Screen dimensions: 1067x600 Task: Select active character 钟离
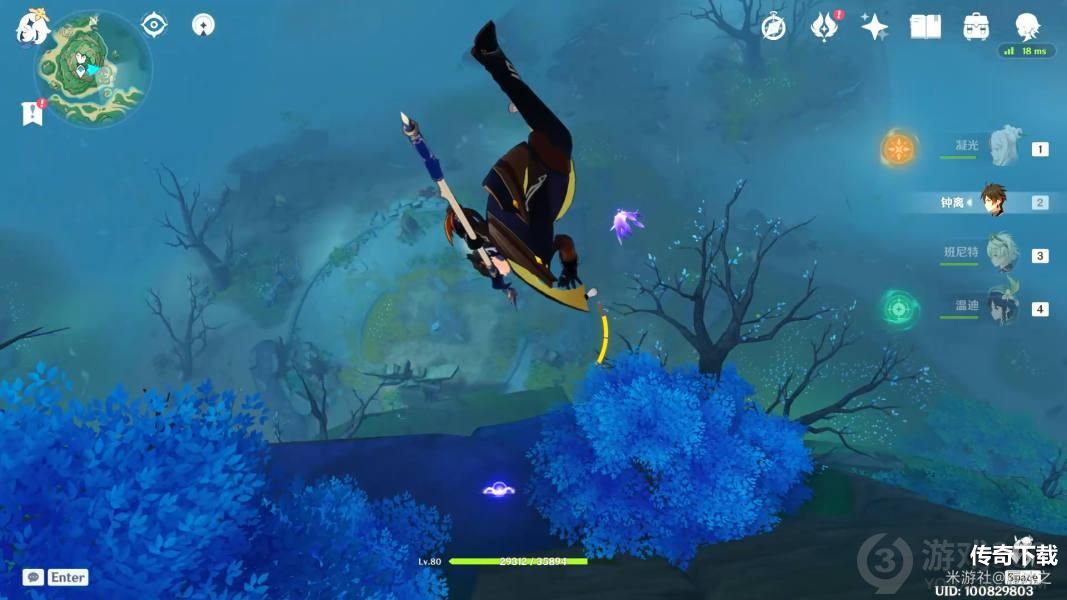click(x=992, y=202)
